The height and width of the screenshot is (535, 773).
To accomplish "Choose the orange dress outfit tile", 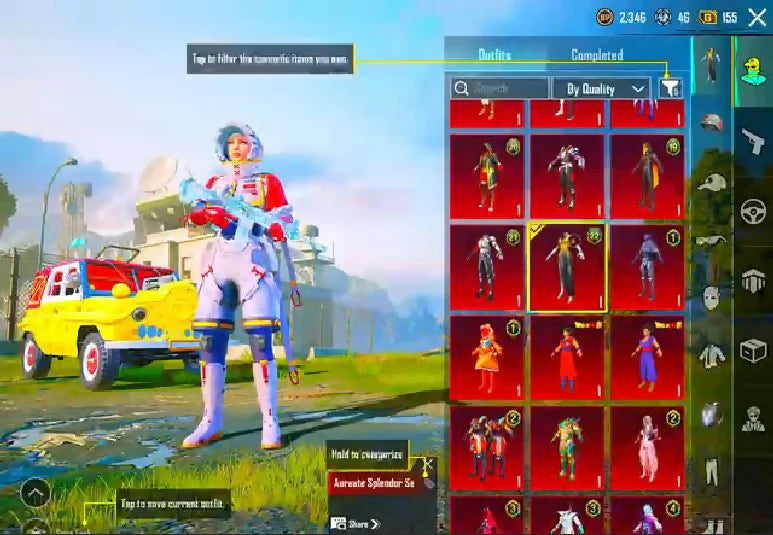I will (x=487, y=358).
